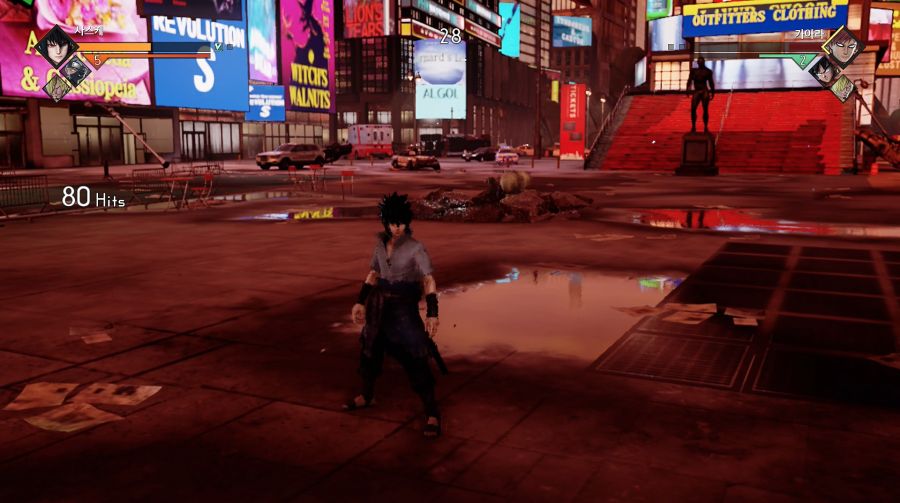Select Gaara's red-haired fighter portrait

(x=843, y=46)
